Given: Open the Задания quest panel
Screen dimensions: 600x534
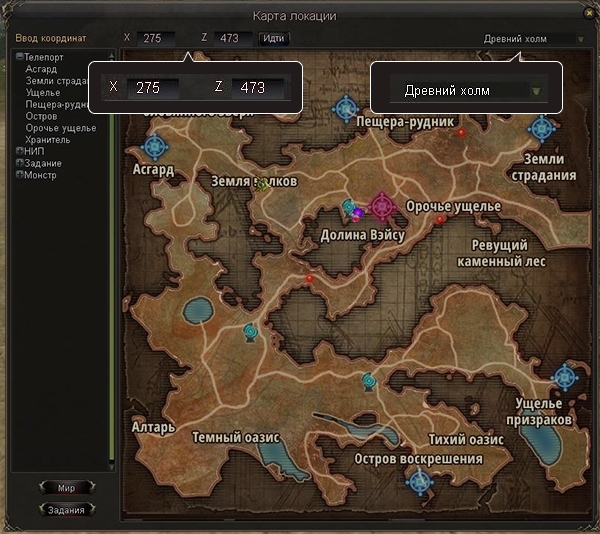Looking at the screenshot, I should (66, 509).
